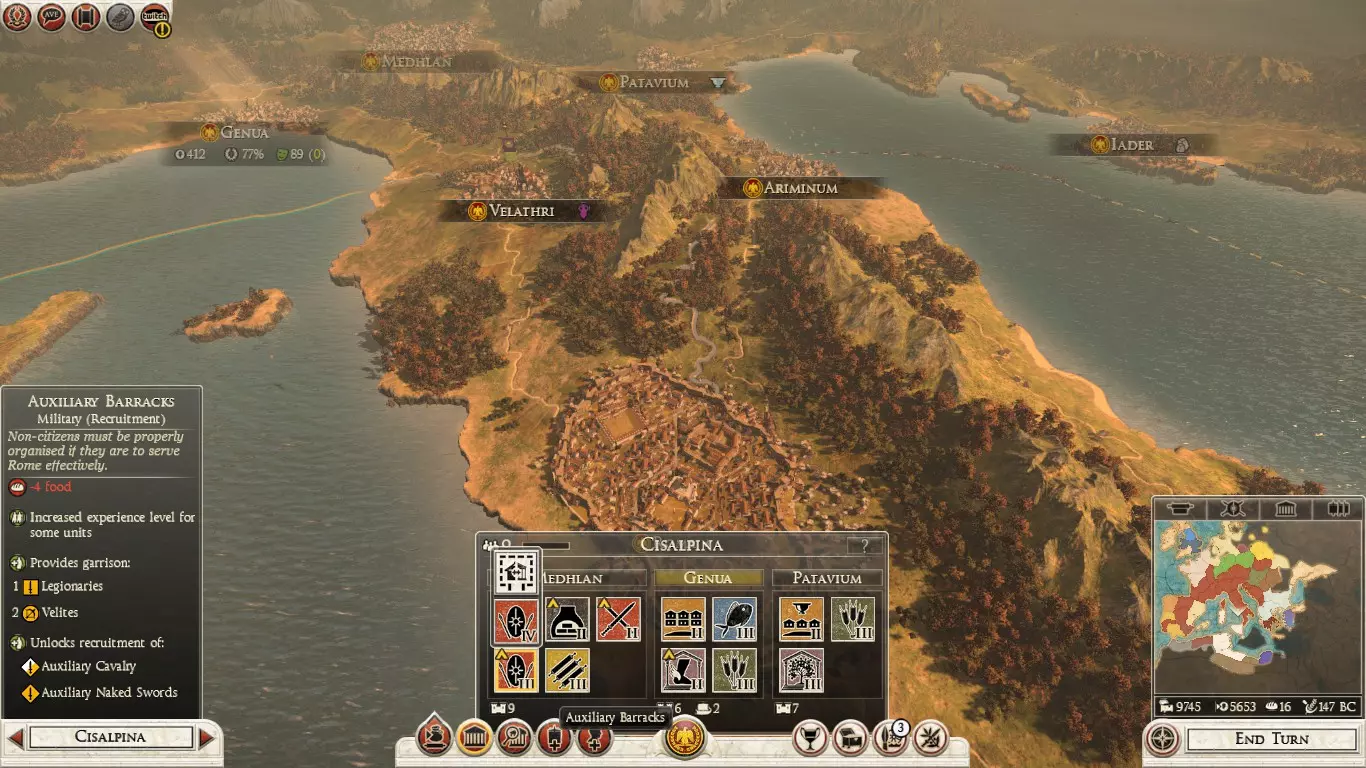Open the treasure chest finance button
Screen dimensions: 1366x768
pos(850,738)
